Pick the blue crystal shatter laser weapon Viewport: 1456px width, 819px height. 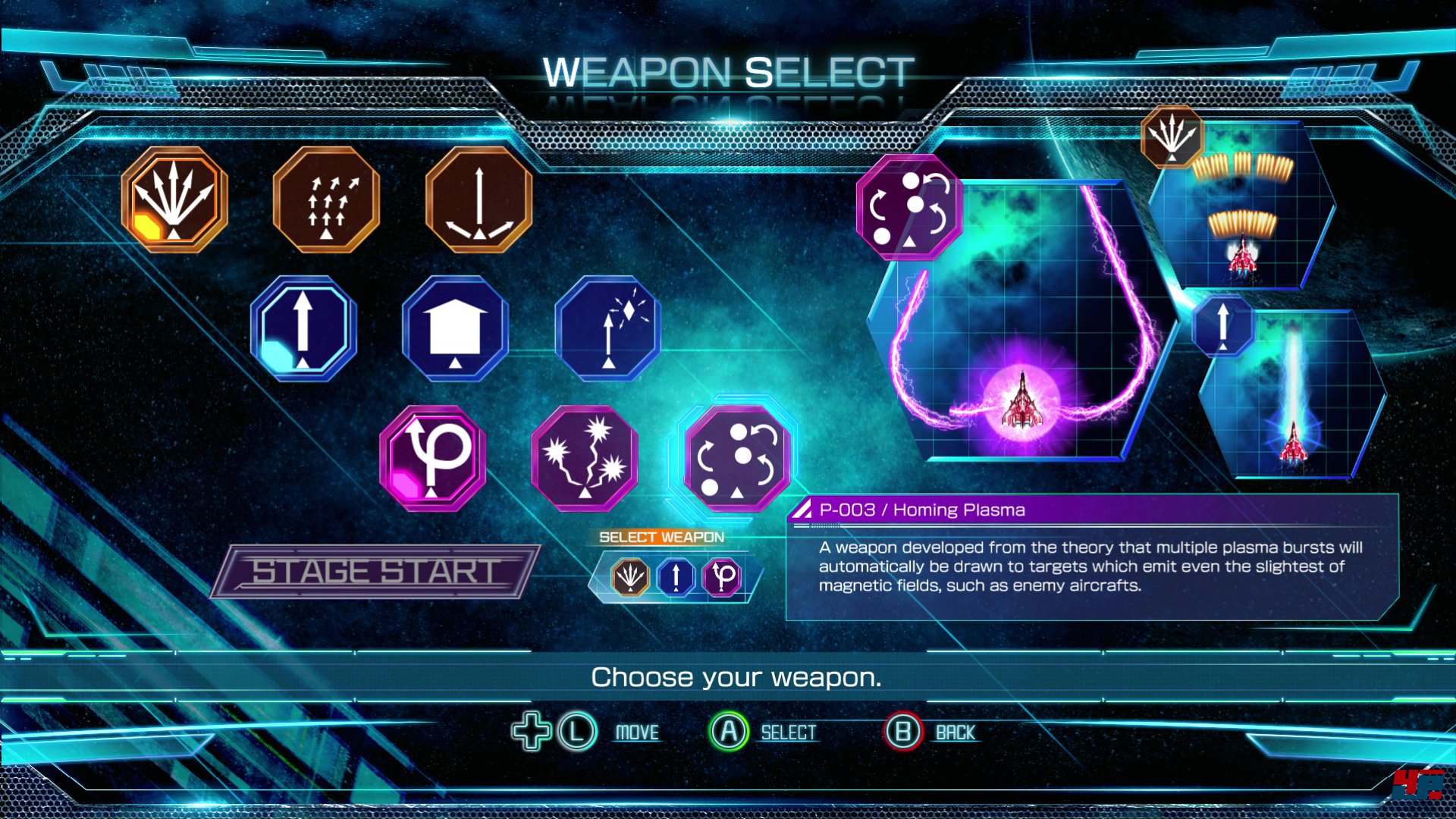point(607,328)
